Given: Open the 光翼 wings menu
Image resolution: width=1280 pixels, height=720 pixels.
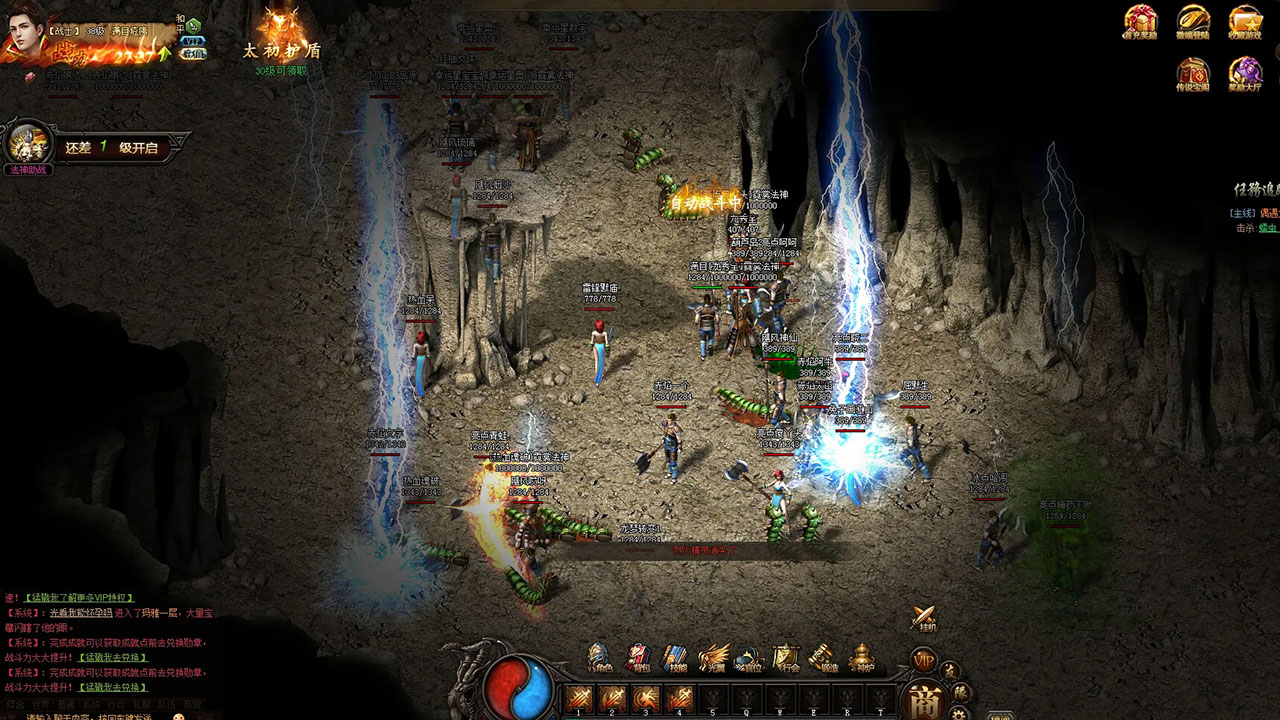Looking at the screenshot, I should click(712, 657).
